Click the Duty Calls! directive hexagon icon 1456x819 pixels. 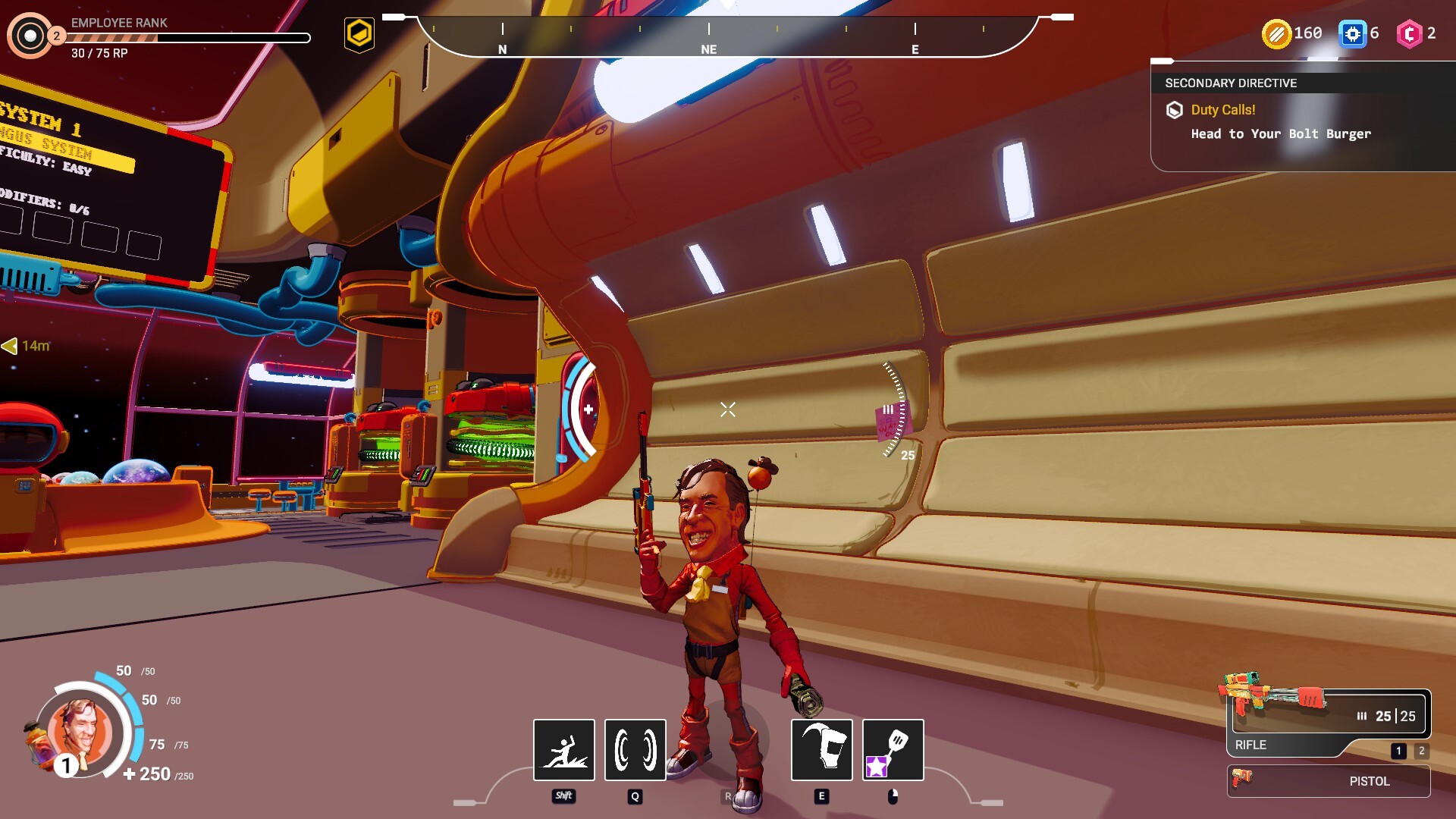click(x=1175, y=110)
